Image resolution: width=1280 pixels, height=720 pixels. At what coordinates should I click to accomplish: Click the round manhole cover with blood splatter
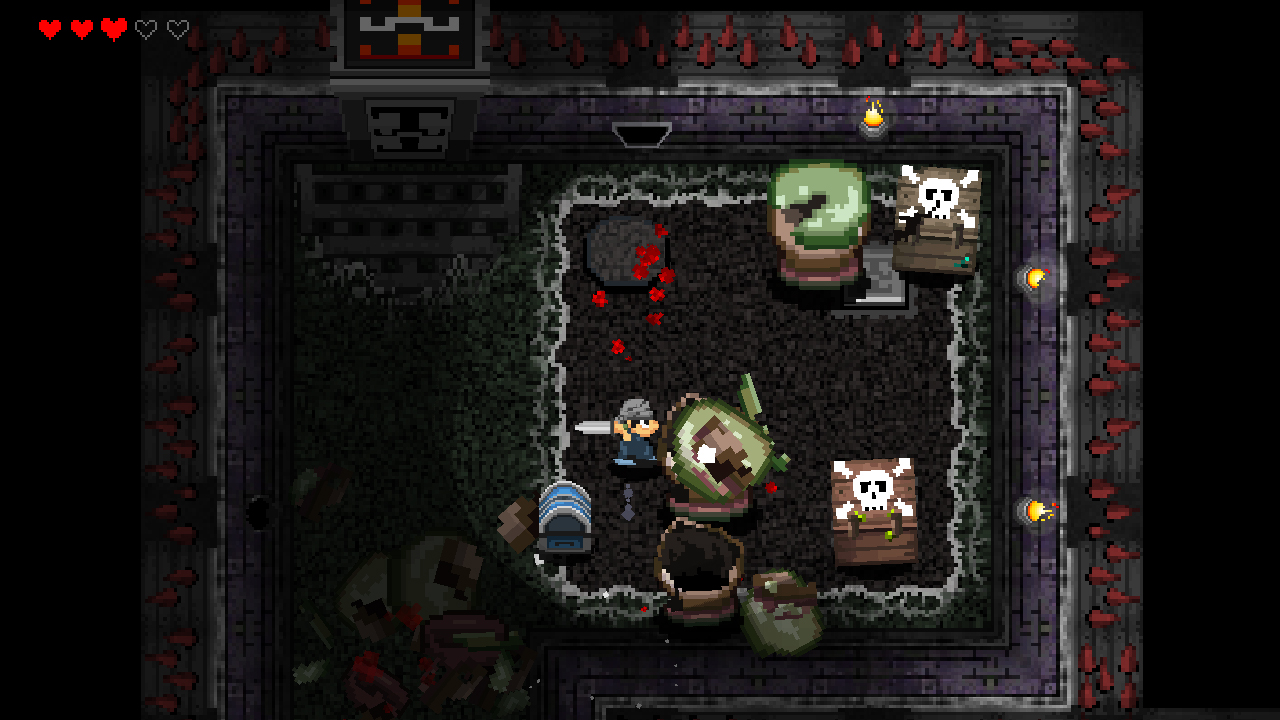click(622, 252)
